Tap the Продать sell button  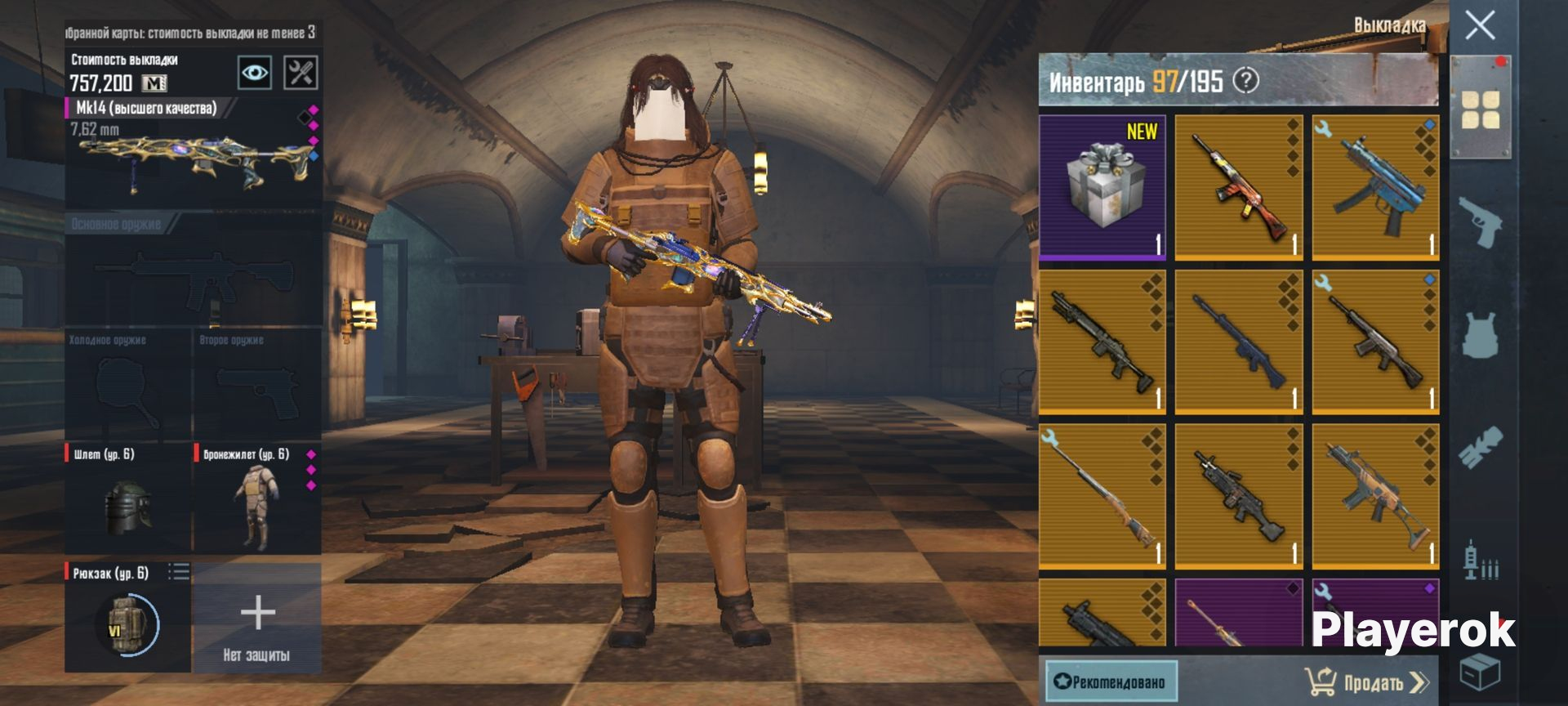coord(1366,681)
